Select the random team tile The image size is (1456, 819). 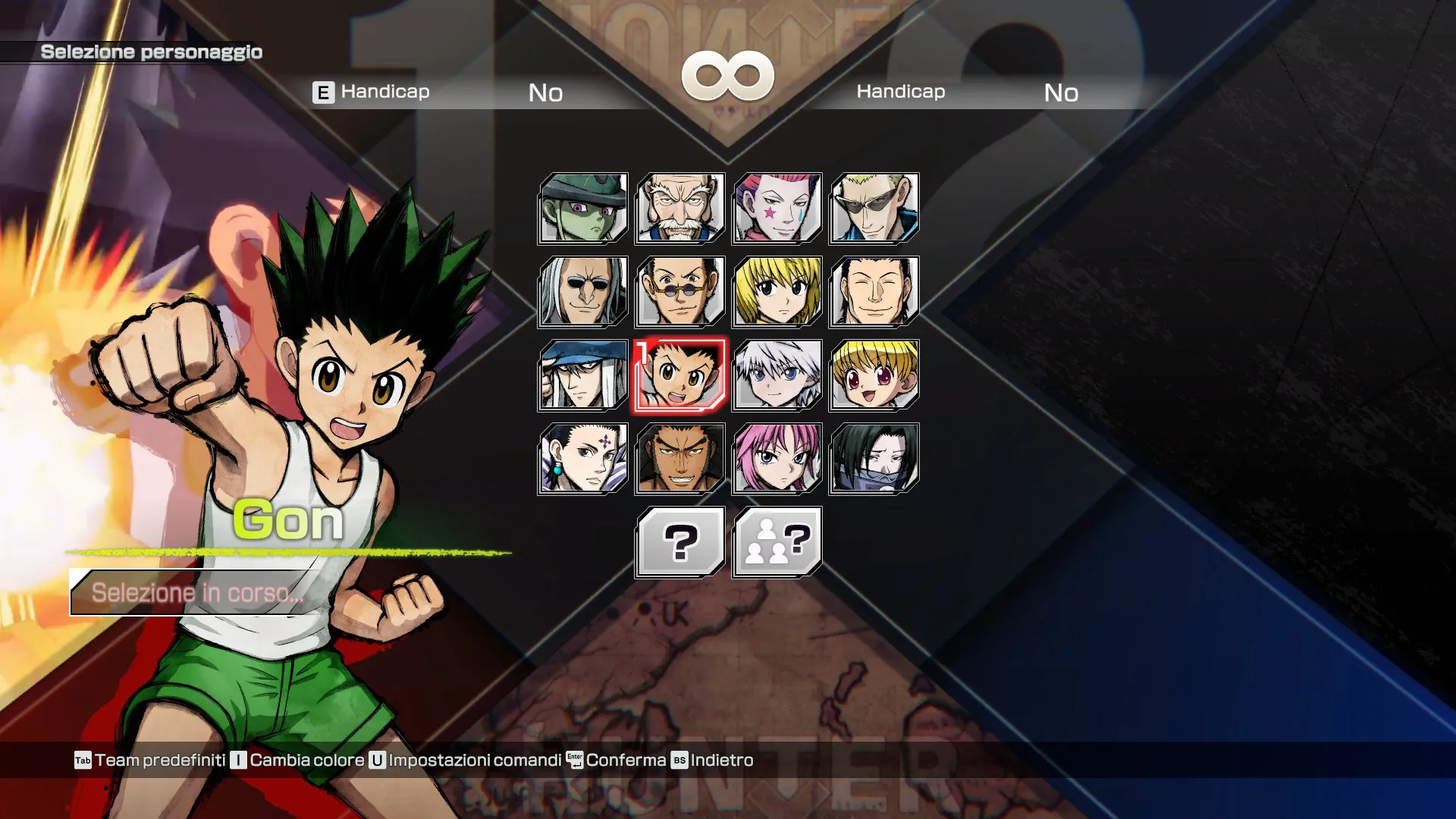click(777, 542)
